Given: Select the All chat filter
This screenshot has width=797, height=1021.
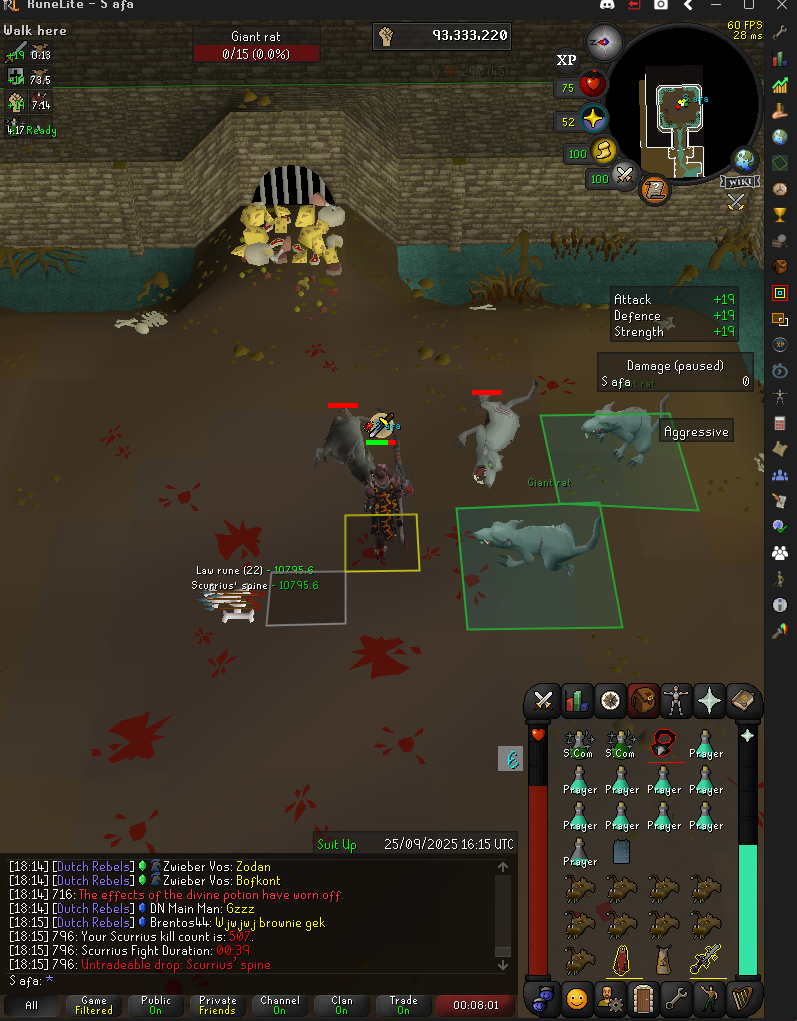Looking at the screenshot, I should [31, 1005].
